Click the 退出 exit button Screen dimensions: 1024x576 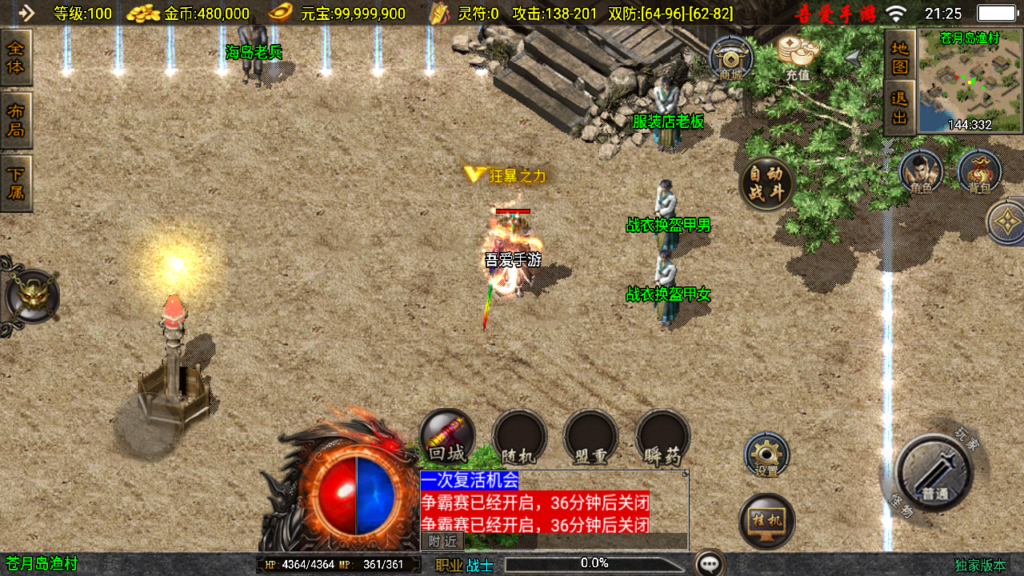900,108
